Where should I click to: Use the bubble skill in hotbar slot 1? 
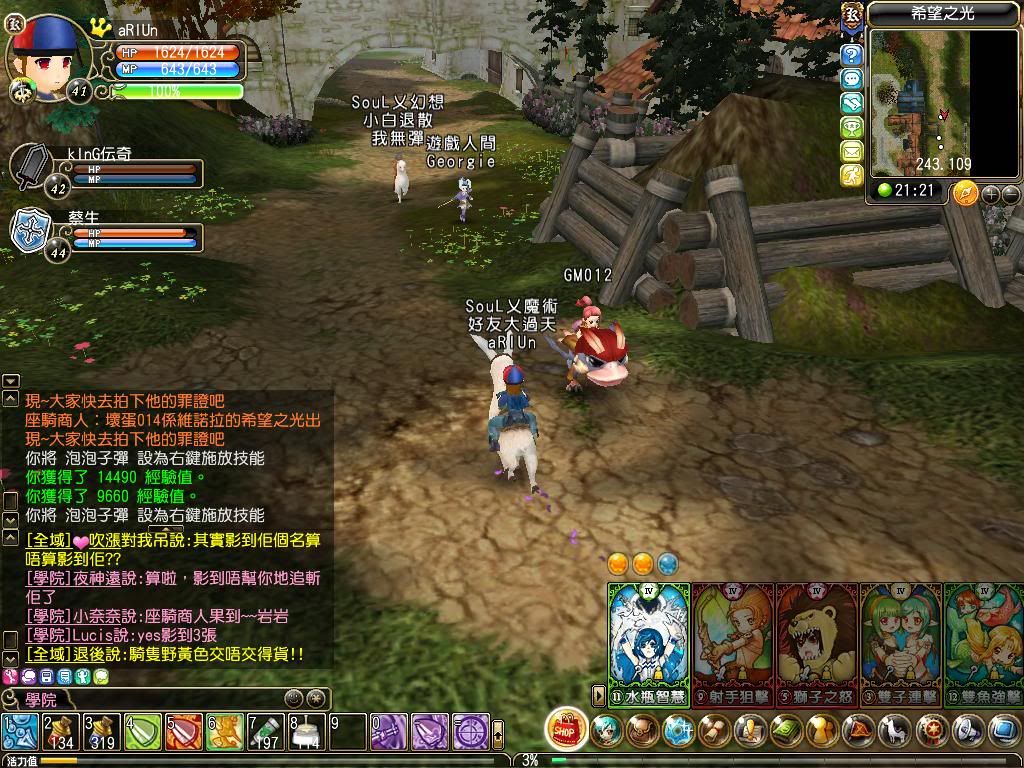(x=20, y=733)
